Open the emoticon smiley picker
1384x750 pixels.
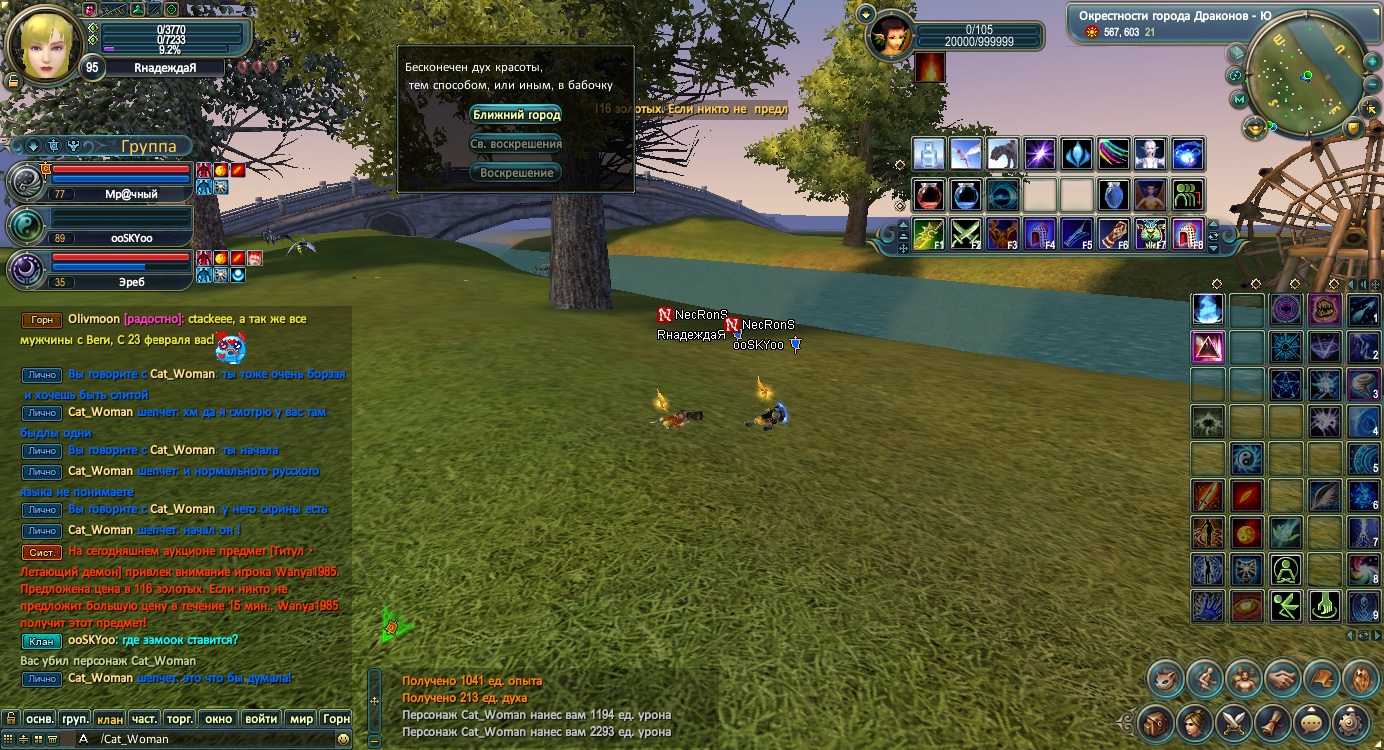coord(344,739)
